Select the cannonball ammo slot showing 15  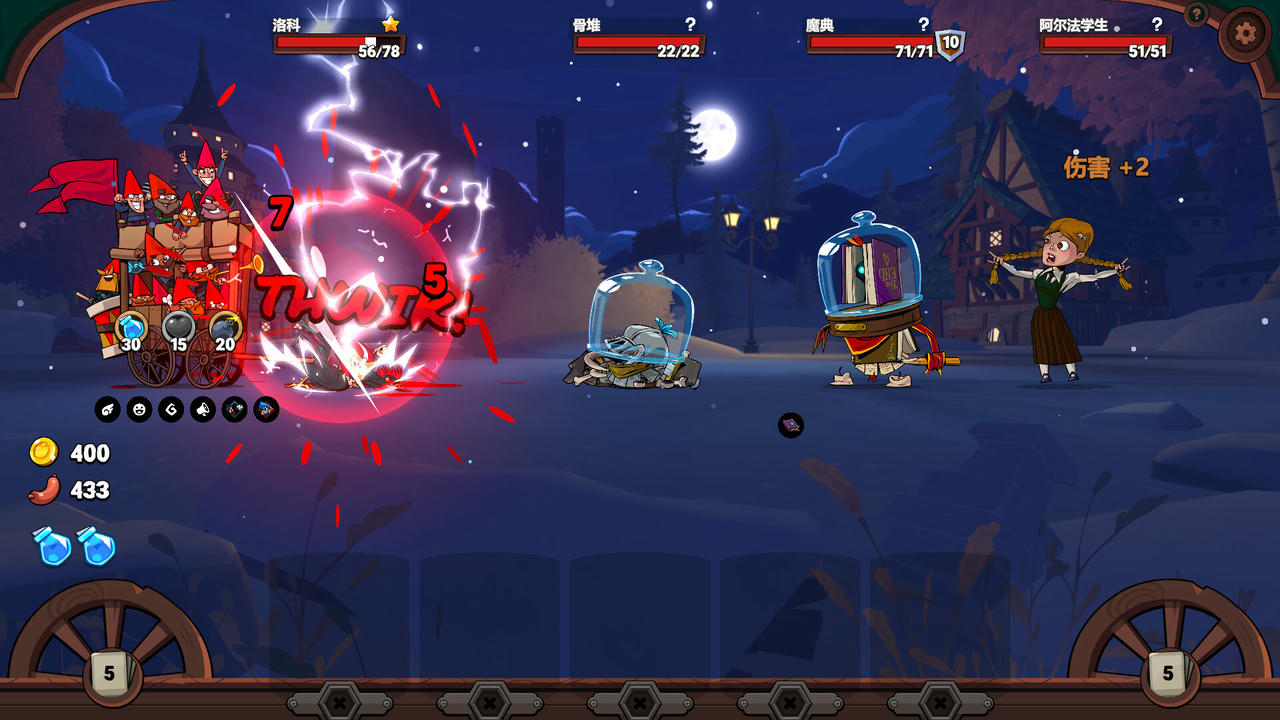[x=177, y=326]
